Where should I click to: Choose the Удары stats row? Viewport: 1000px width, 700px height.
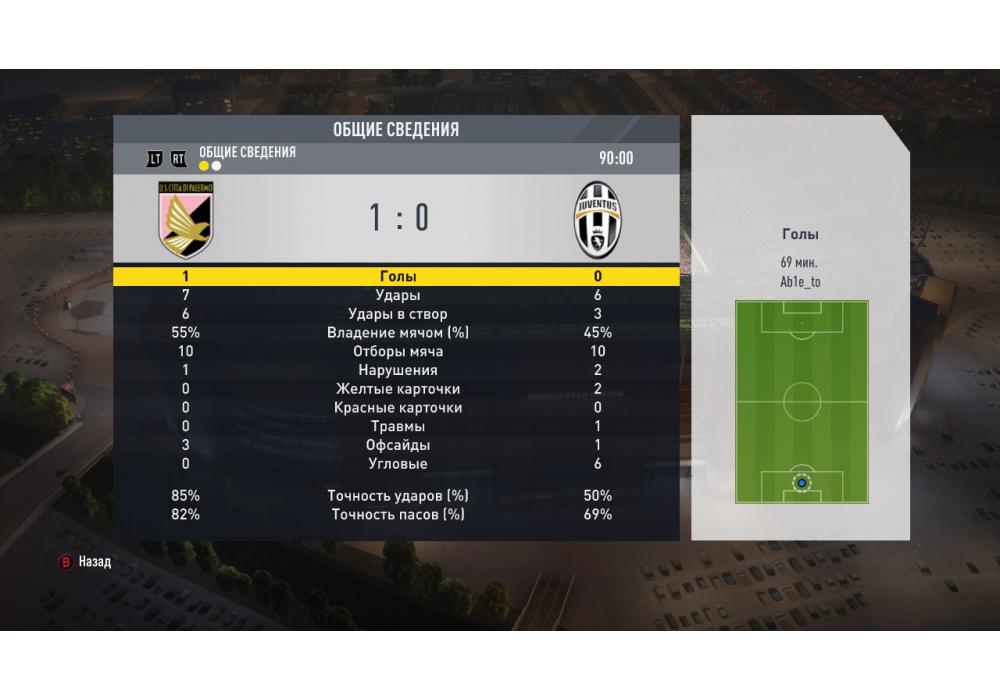(x=397, y=295)
